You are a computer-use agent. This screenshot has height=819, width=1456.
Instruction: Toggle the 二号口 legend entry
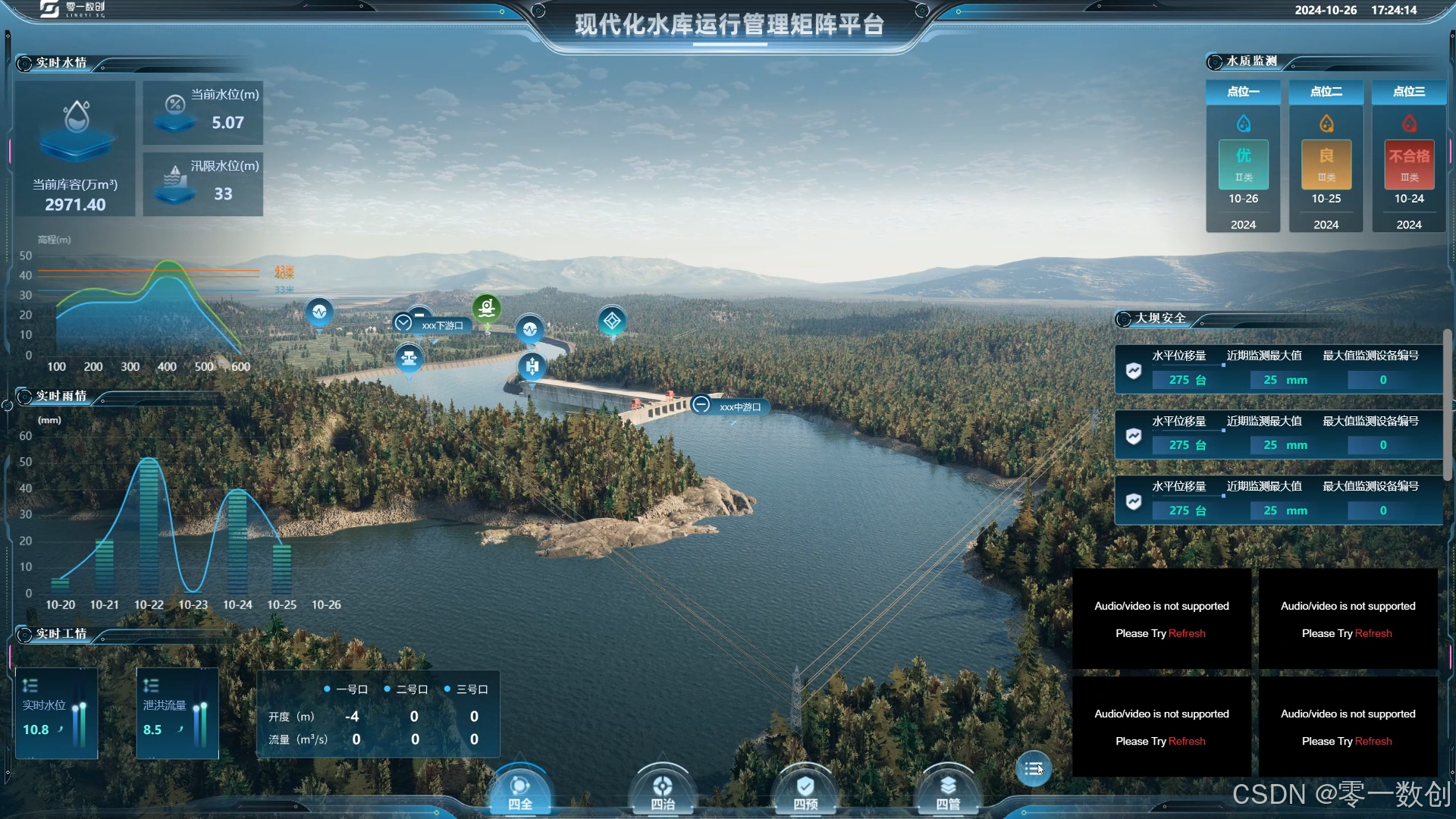[x=406, y=689]
